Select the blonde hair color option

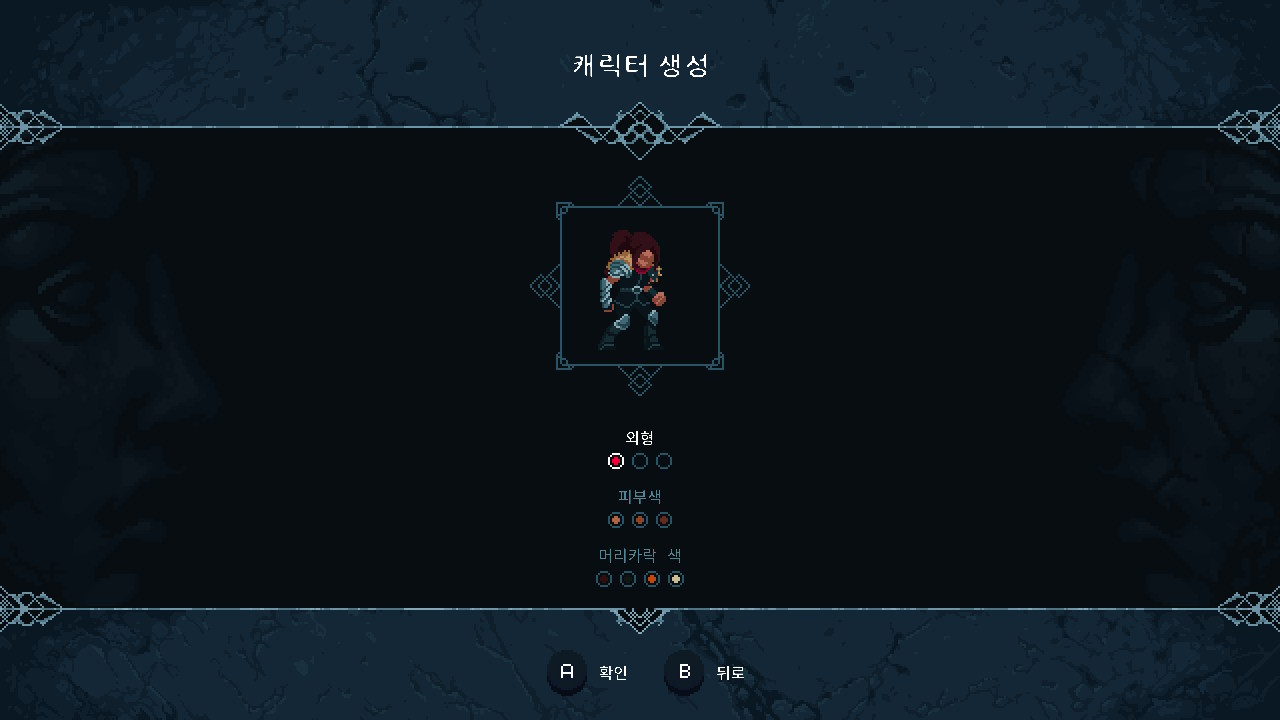(x=676, y=579)
